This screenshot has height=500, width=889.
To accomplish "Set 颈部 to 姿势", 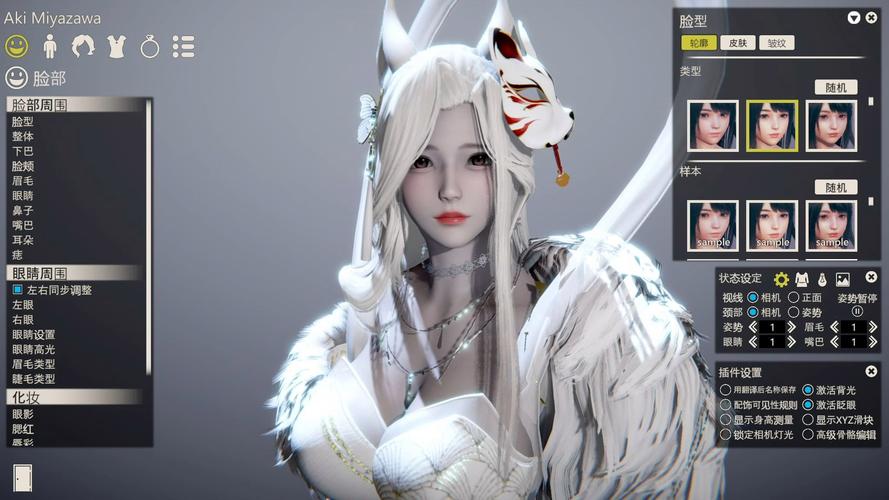I will tap(794, 312).
